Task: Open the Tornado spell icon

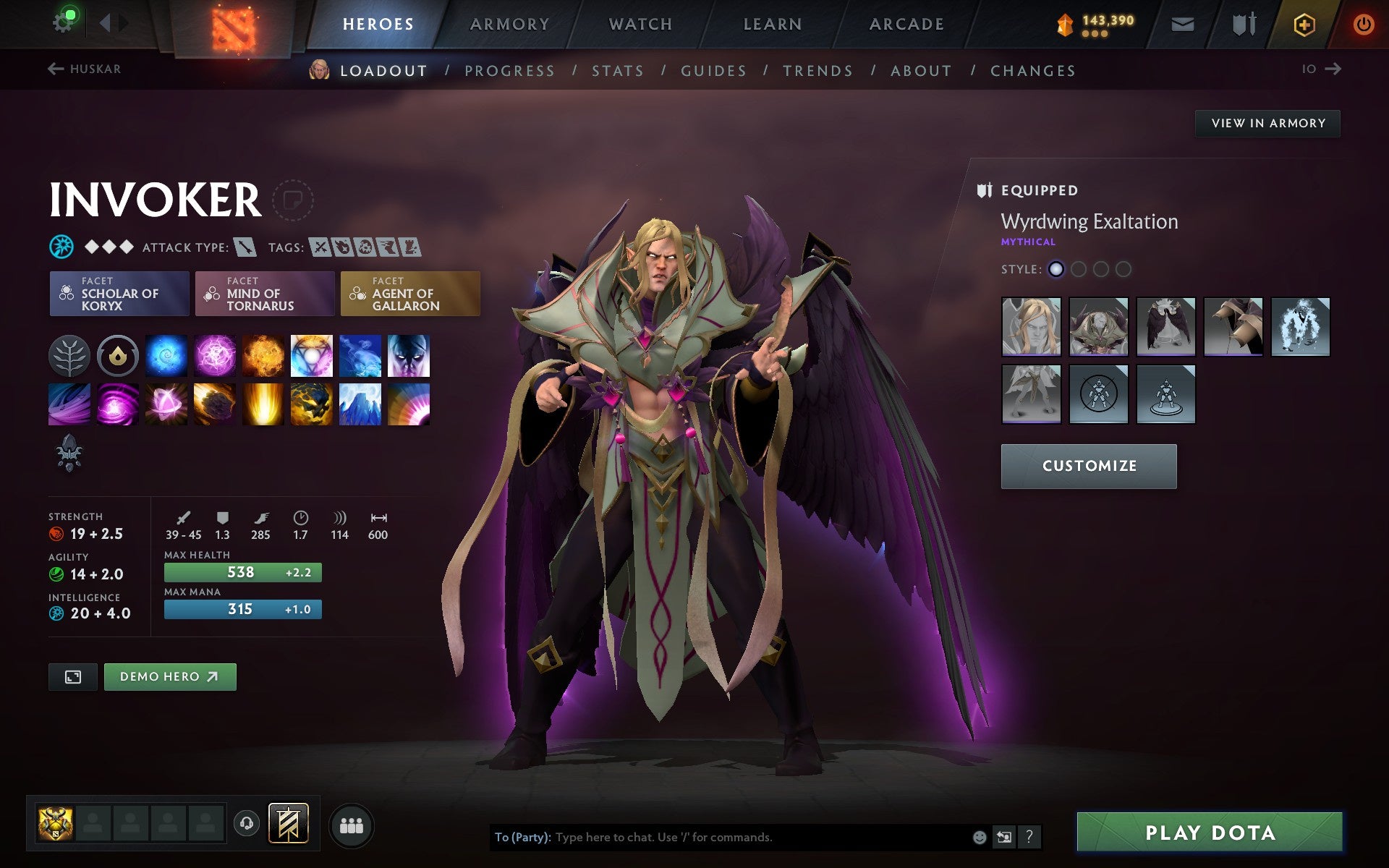Action: click(x=70, y=404)
